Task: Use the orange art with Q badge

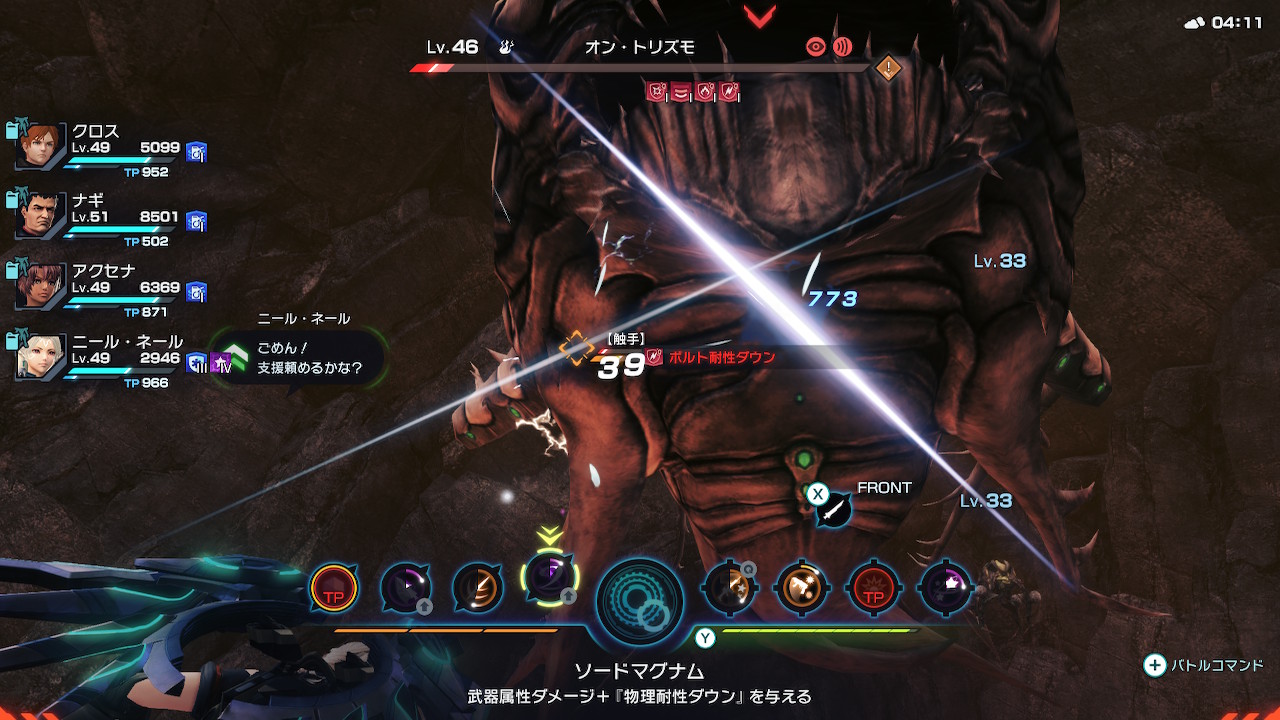Action: tap(730, 587)
